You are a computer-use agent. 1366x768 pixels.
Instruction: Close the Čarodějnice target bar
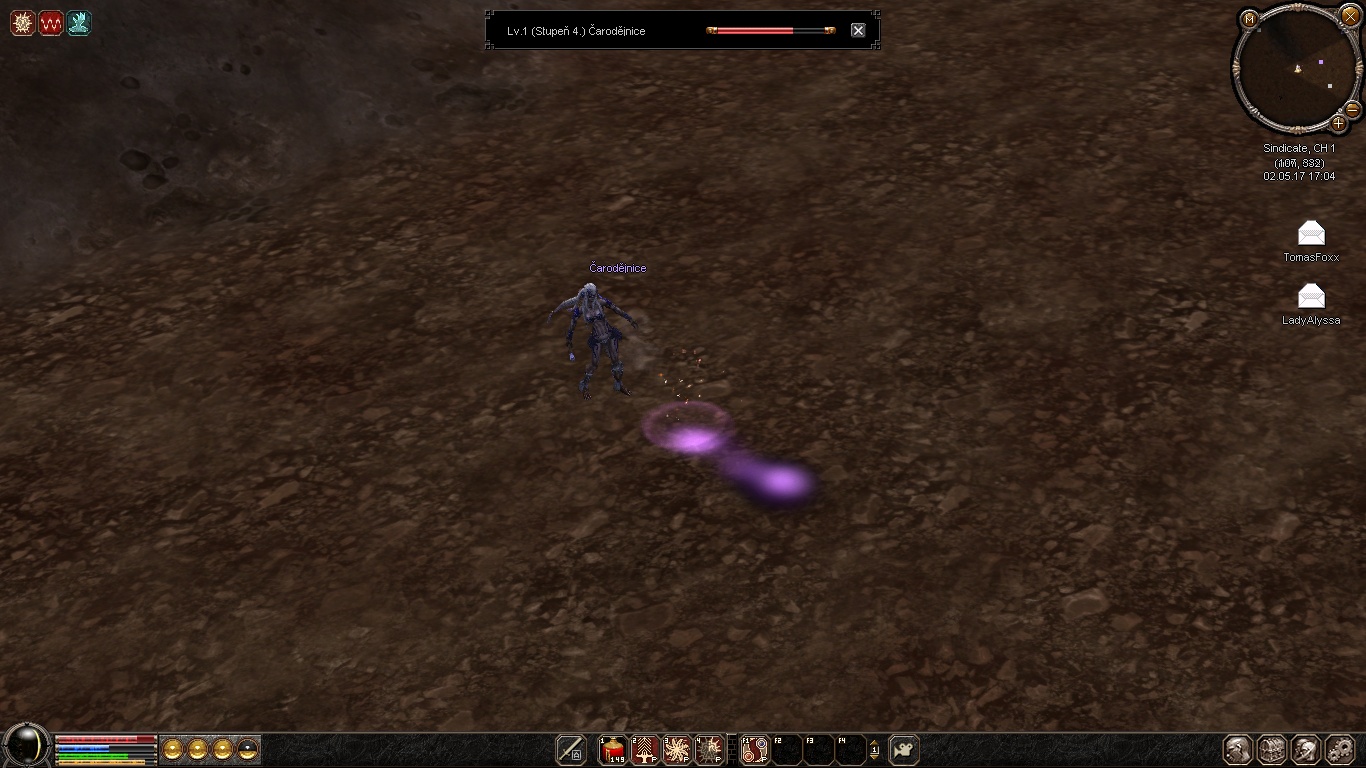(858, 30)
